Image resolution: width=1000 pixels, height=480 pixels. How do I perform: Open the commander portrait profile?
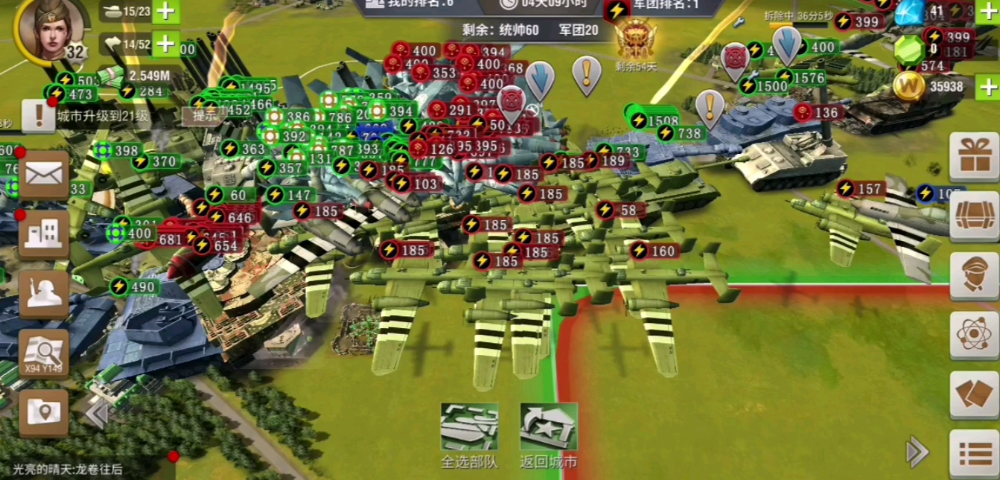click(48, 28)
